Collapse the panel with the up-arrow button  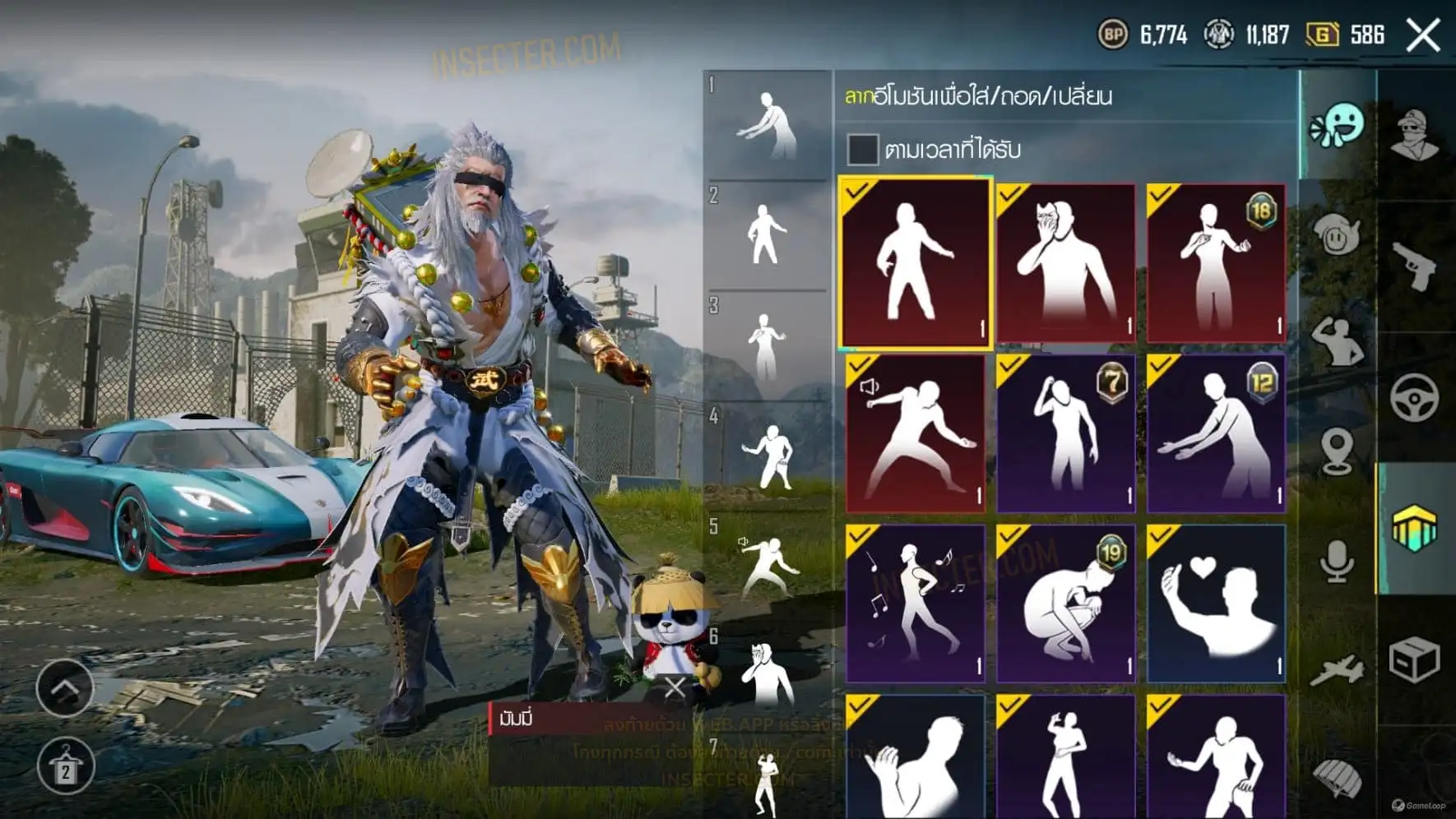(65, 687)
